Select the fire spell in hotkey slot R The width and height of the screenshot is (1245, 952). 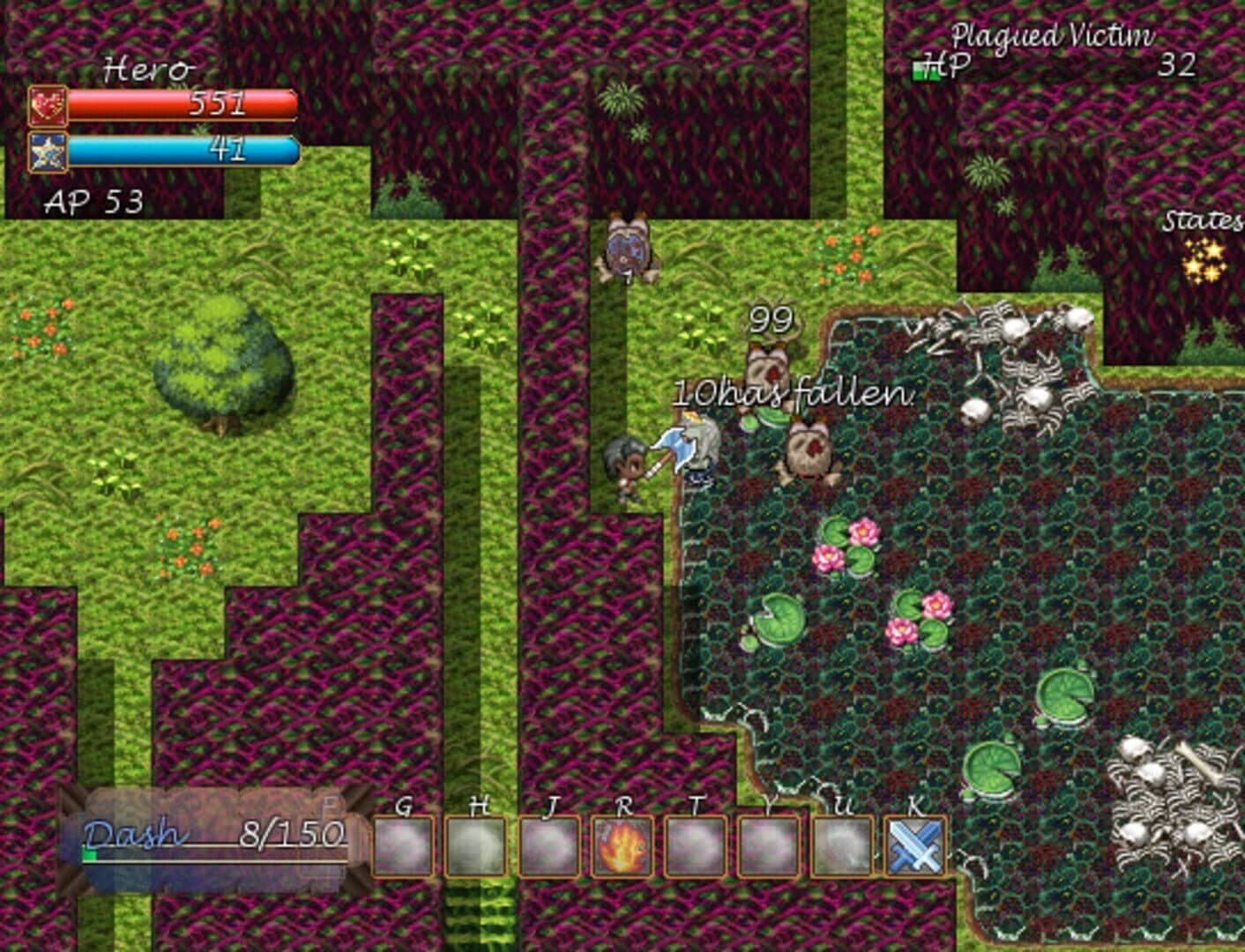[x=623, y=844]
